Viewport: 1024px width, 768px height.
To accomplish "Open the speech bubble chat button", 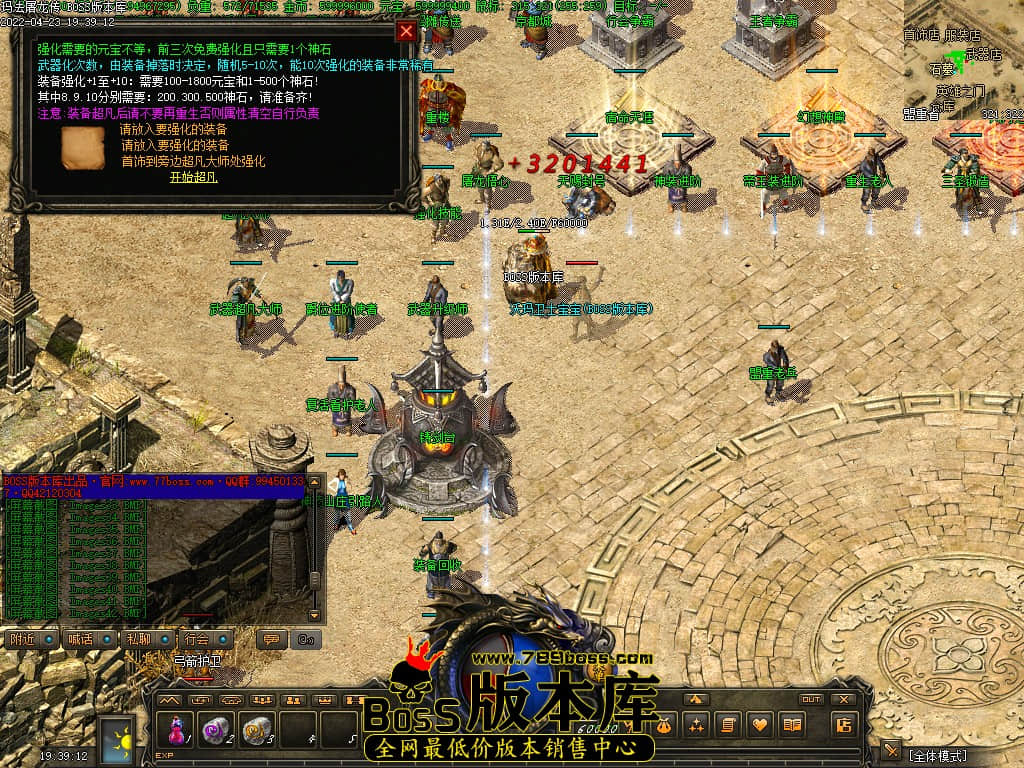I will [269, 639].
